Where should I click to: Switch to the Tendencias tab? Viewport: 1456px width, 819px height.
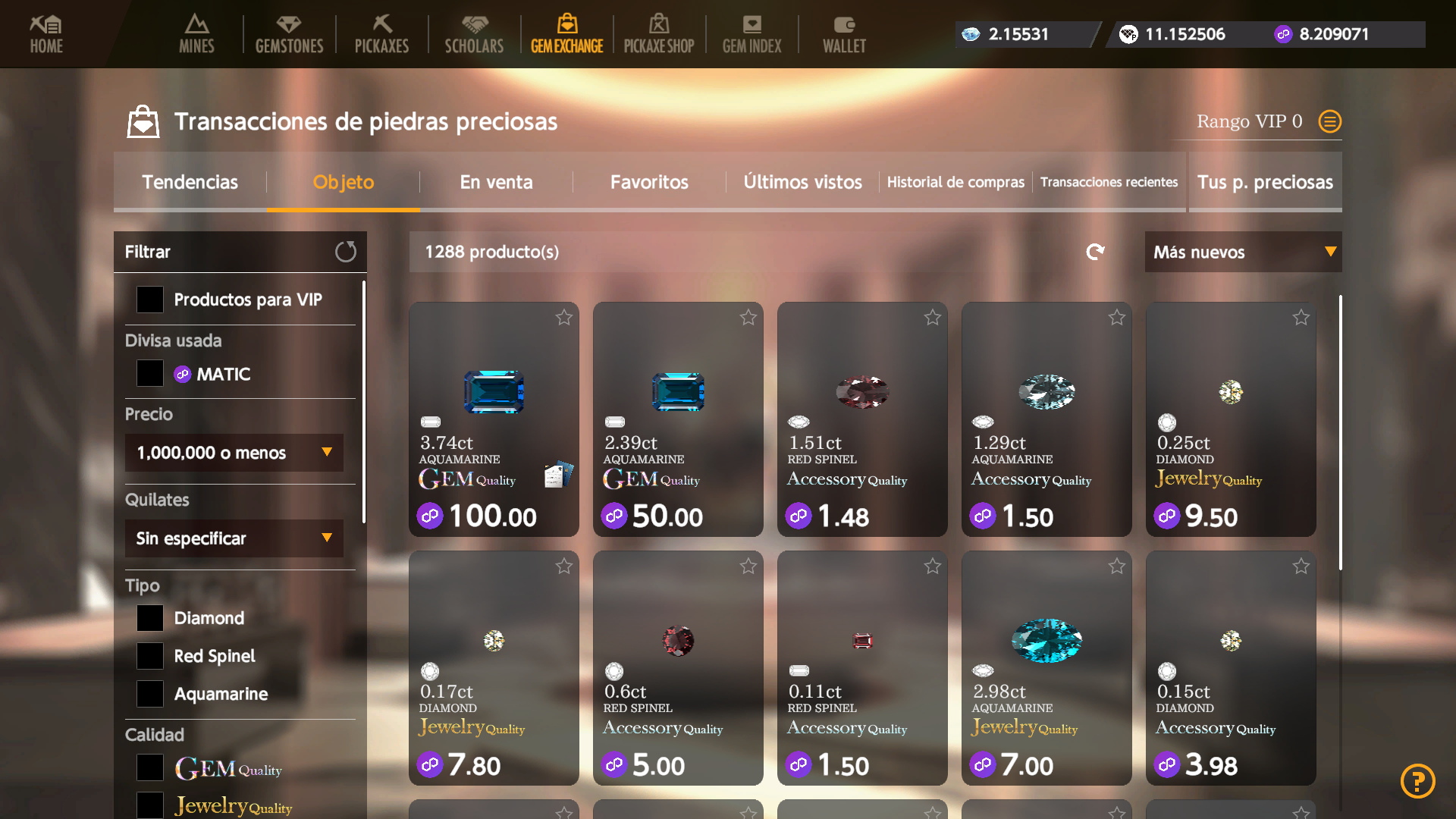coord(190,182)
